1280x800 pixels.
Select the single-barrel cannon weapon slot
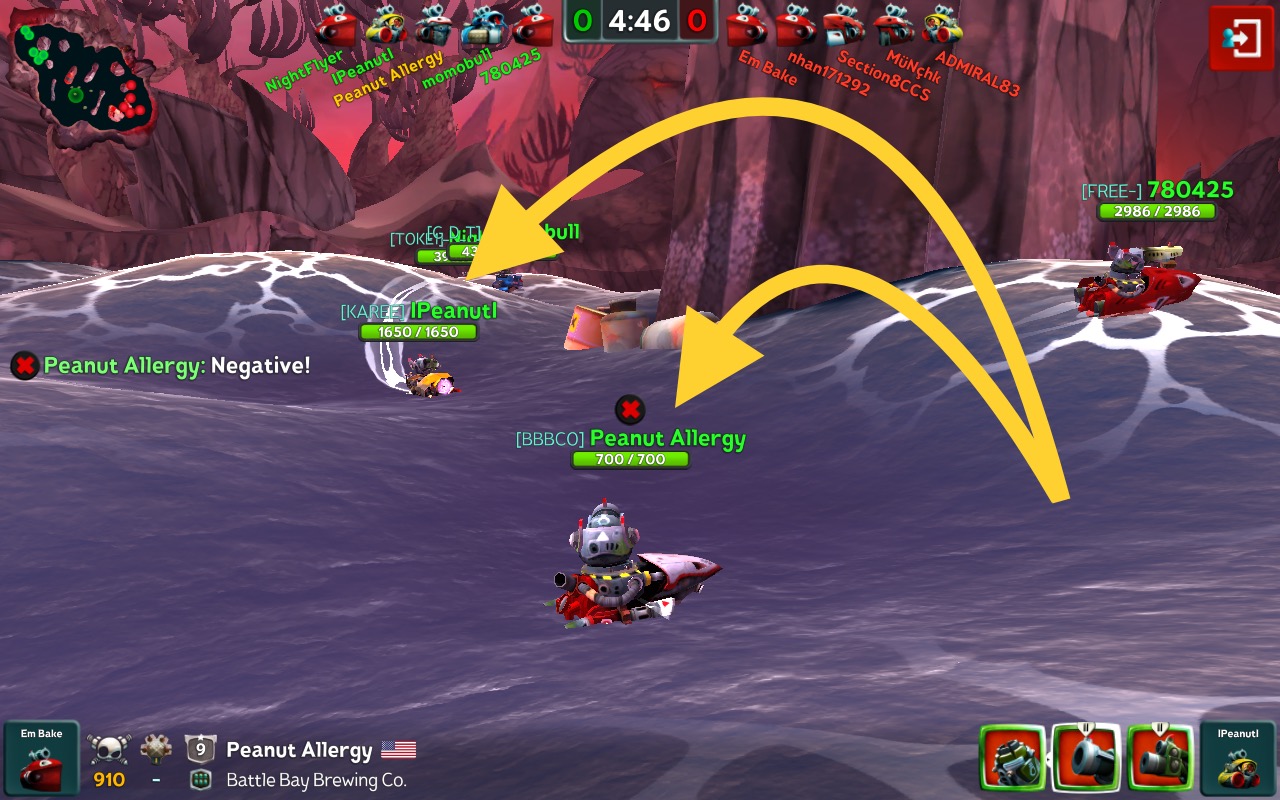point(1086,759)
